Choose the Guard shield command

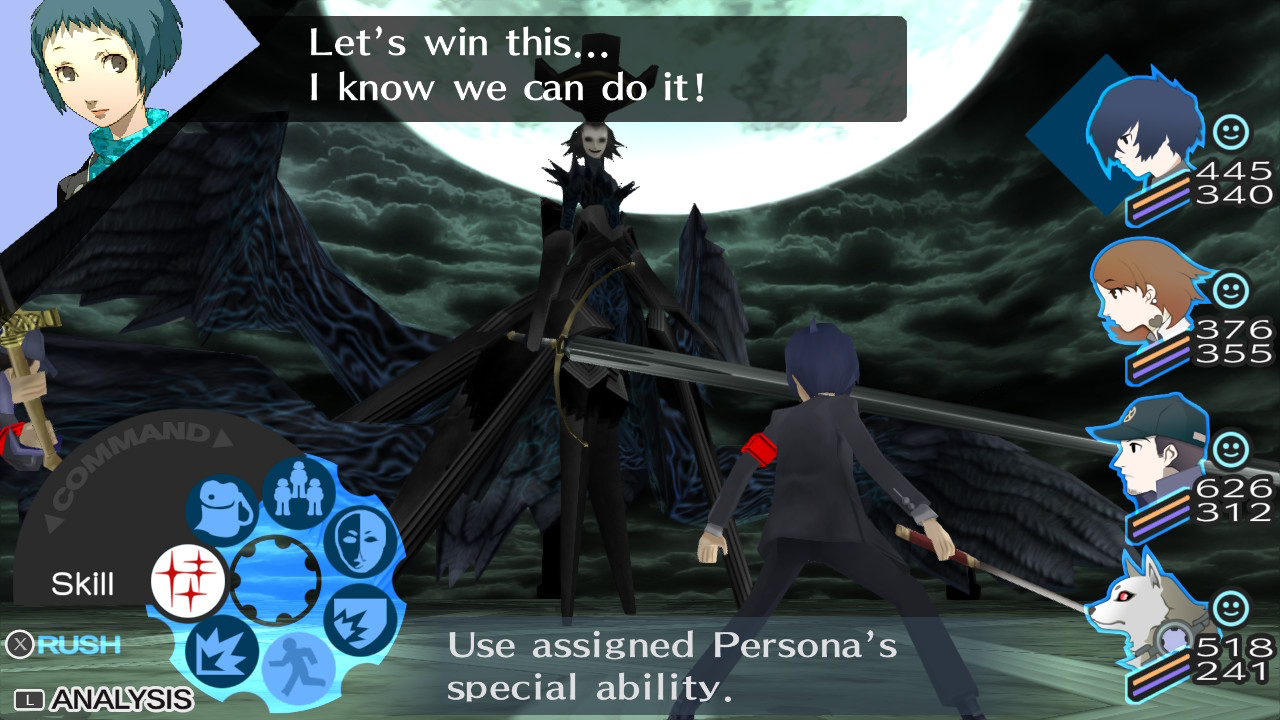point(360,618)
